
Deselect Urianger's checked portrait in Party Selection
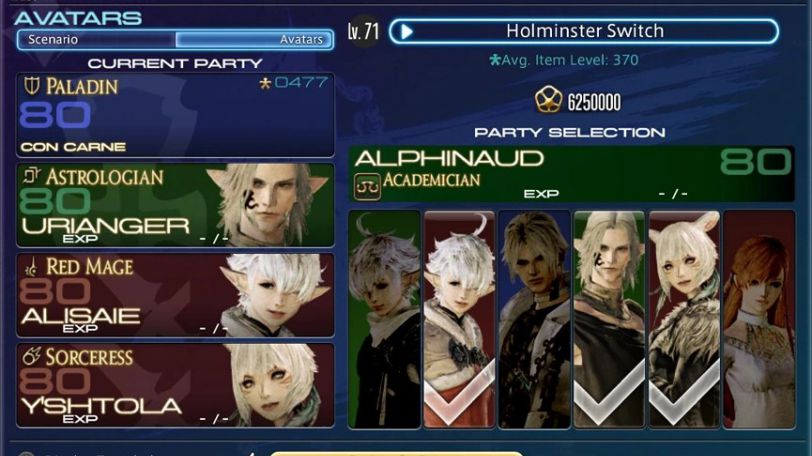609,318
